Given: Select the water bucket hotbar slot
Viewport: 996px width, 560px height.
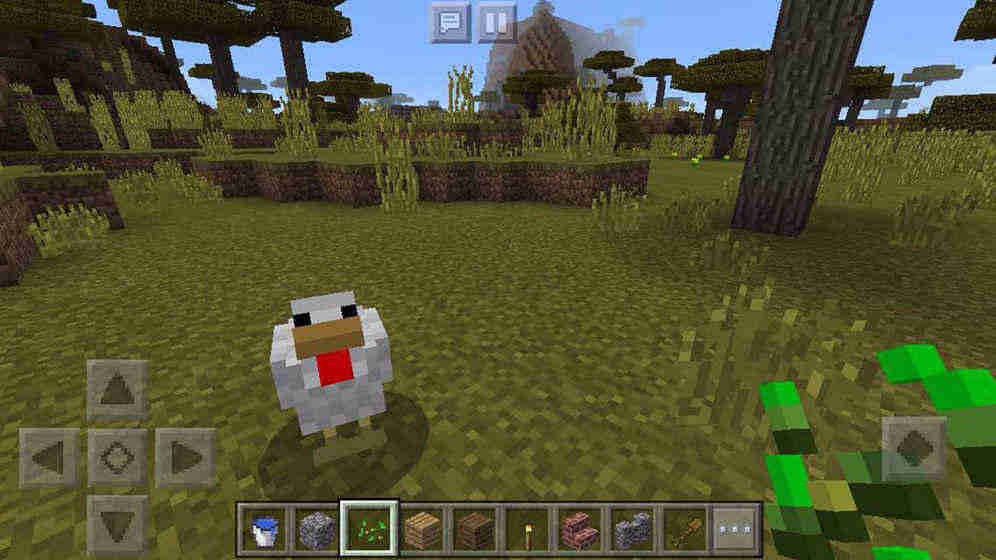Looking at the screenshot, I should pos(264,528).
